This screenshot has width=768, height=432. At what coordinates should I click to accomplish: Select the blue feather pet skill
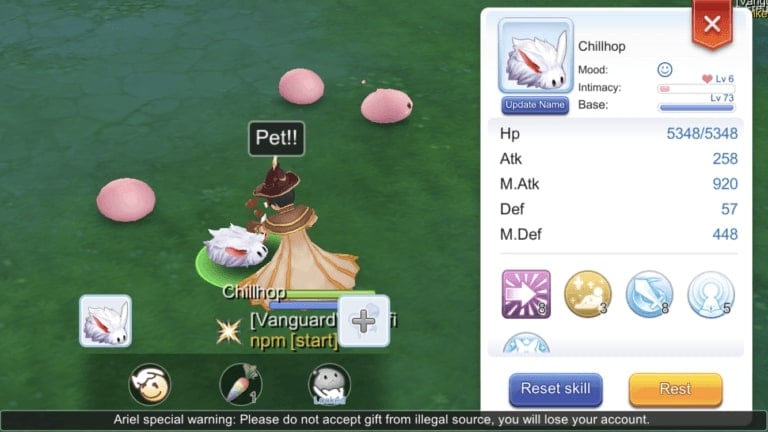coord(650,294)
